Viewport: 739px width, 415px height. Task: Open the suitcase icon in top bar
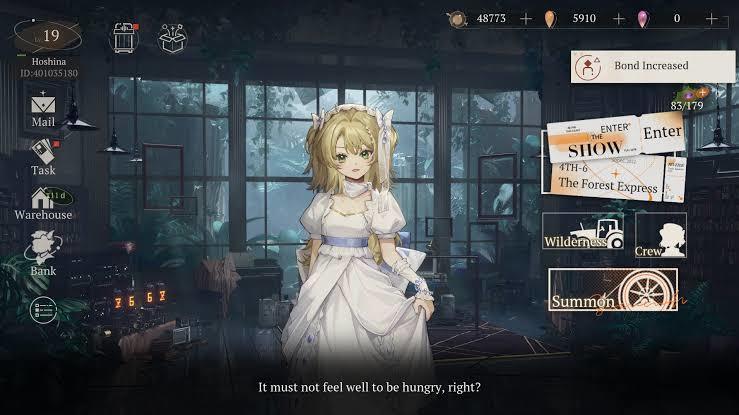coord(125,37)
